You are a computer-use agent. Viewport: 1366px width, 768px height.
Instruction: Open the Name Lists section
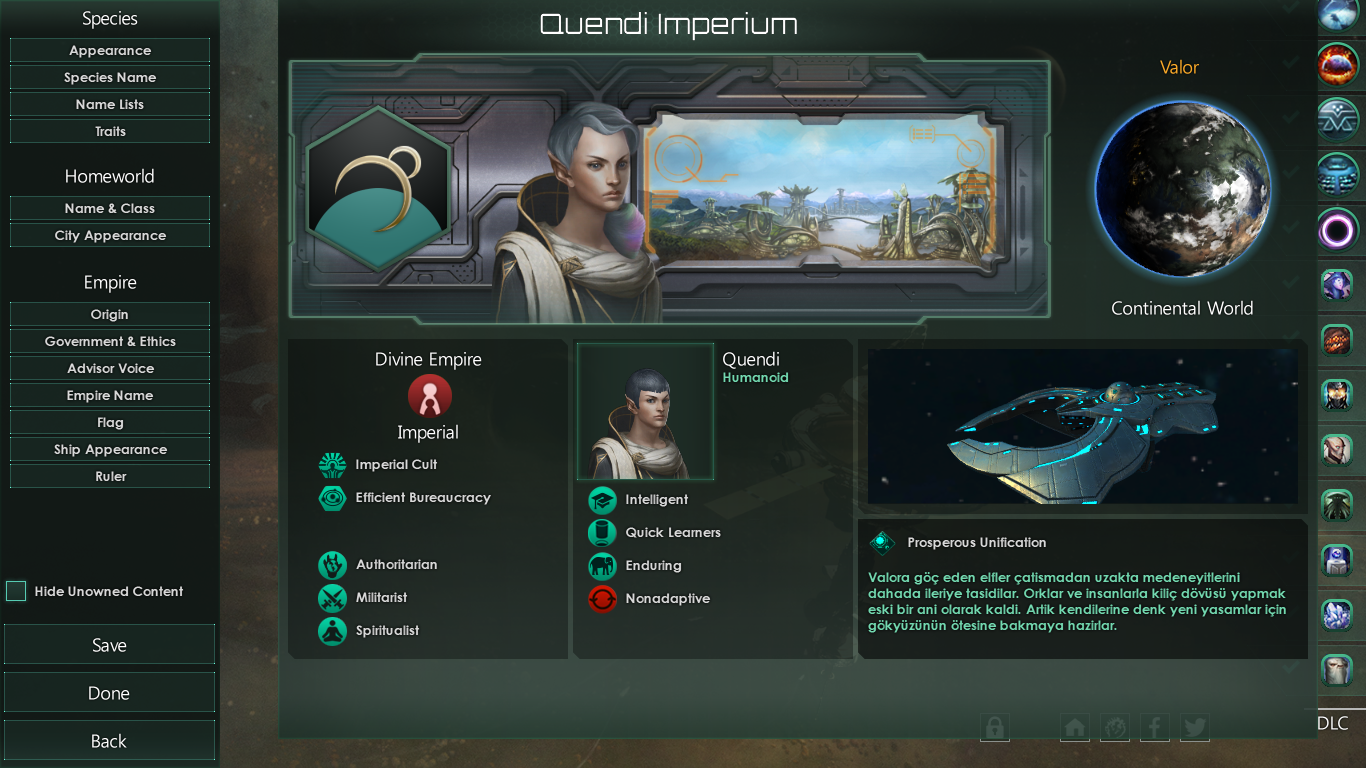(x=110, y=105)
